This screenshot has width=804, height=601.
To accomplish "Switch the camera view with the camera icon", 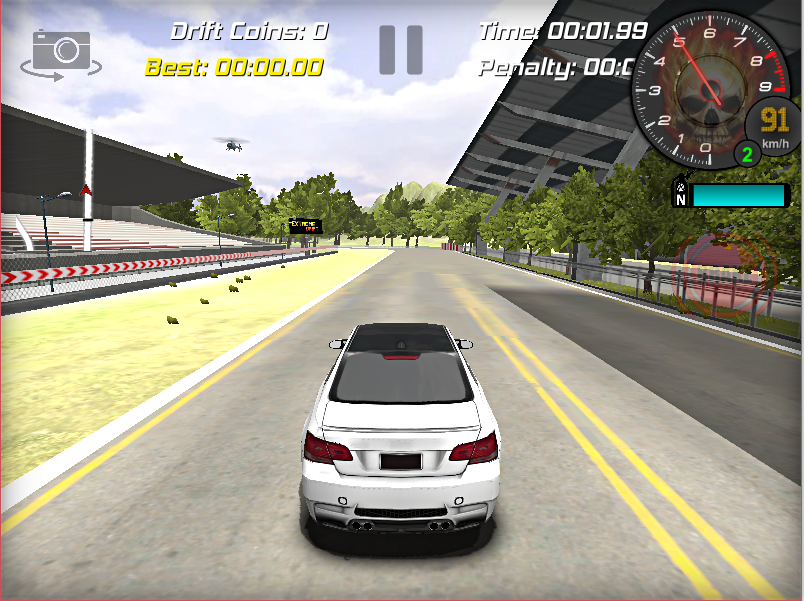I will pos(61,51).
